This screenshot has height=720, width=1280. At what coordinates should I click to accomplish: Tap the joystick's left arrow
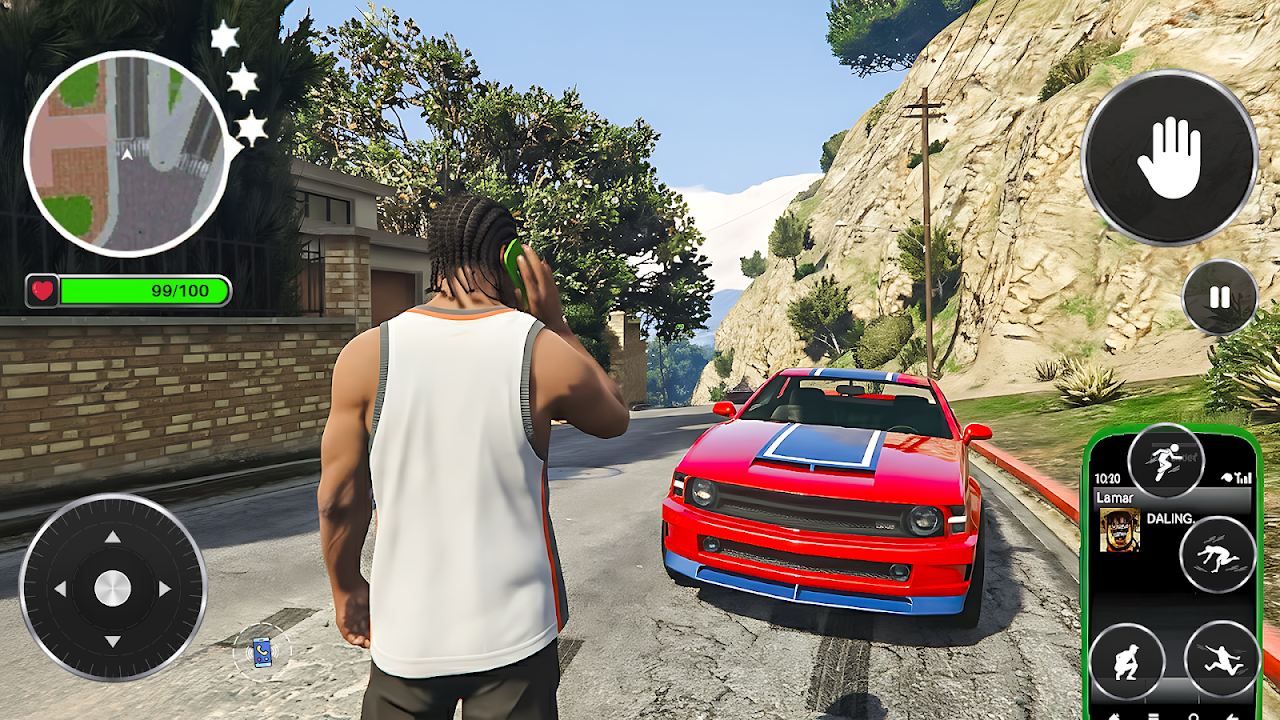tap(60, 589)
